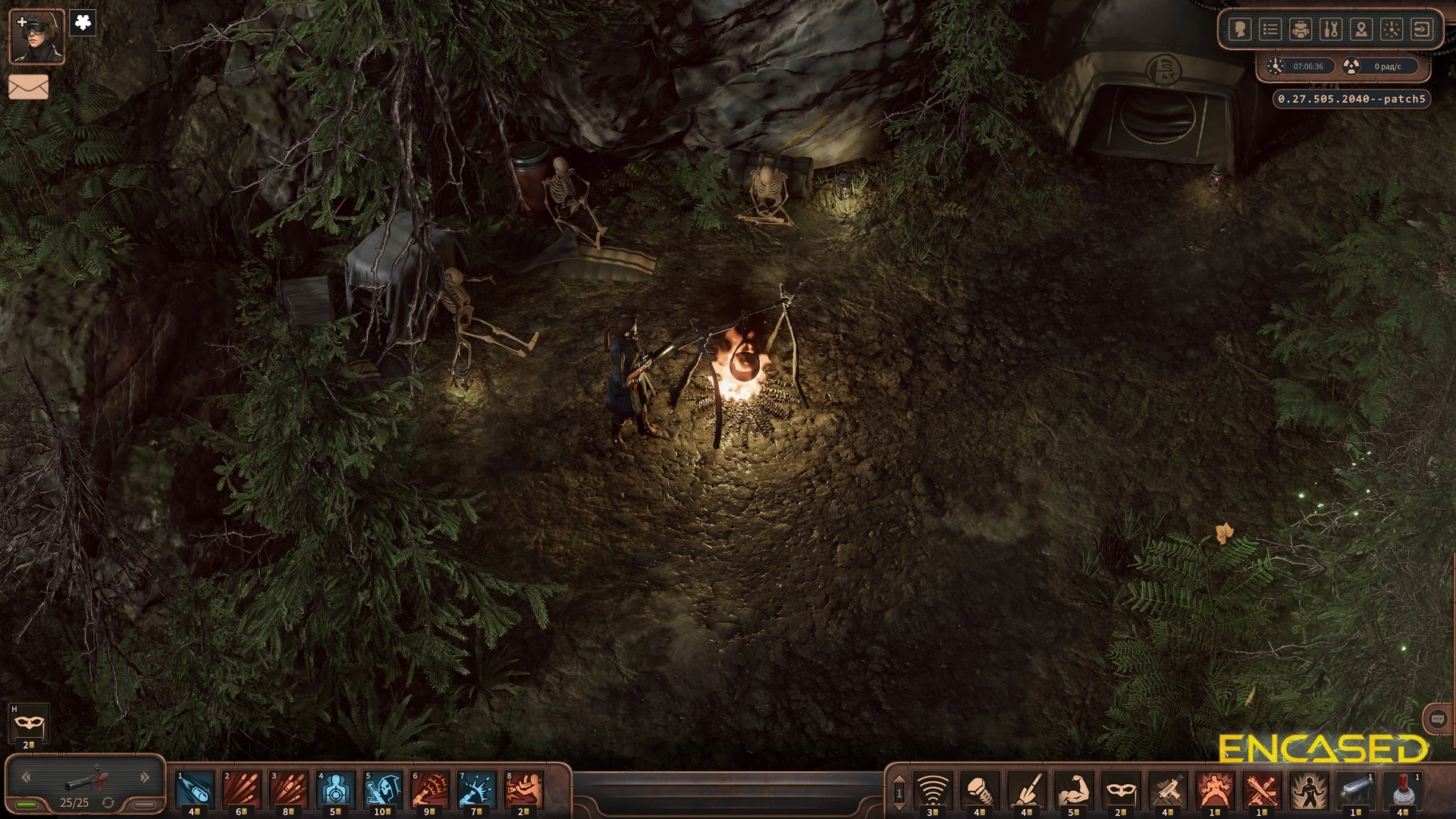Reload the equipped weapon
Image resolution: width=1456 pixels, height=819 pixels.
pos(108,802)
